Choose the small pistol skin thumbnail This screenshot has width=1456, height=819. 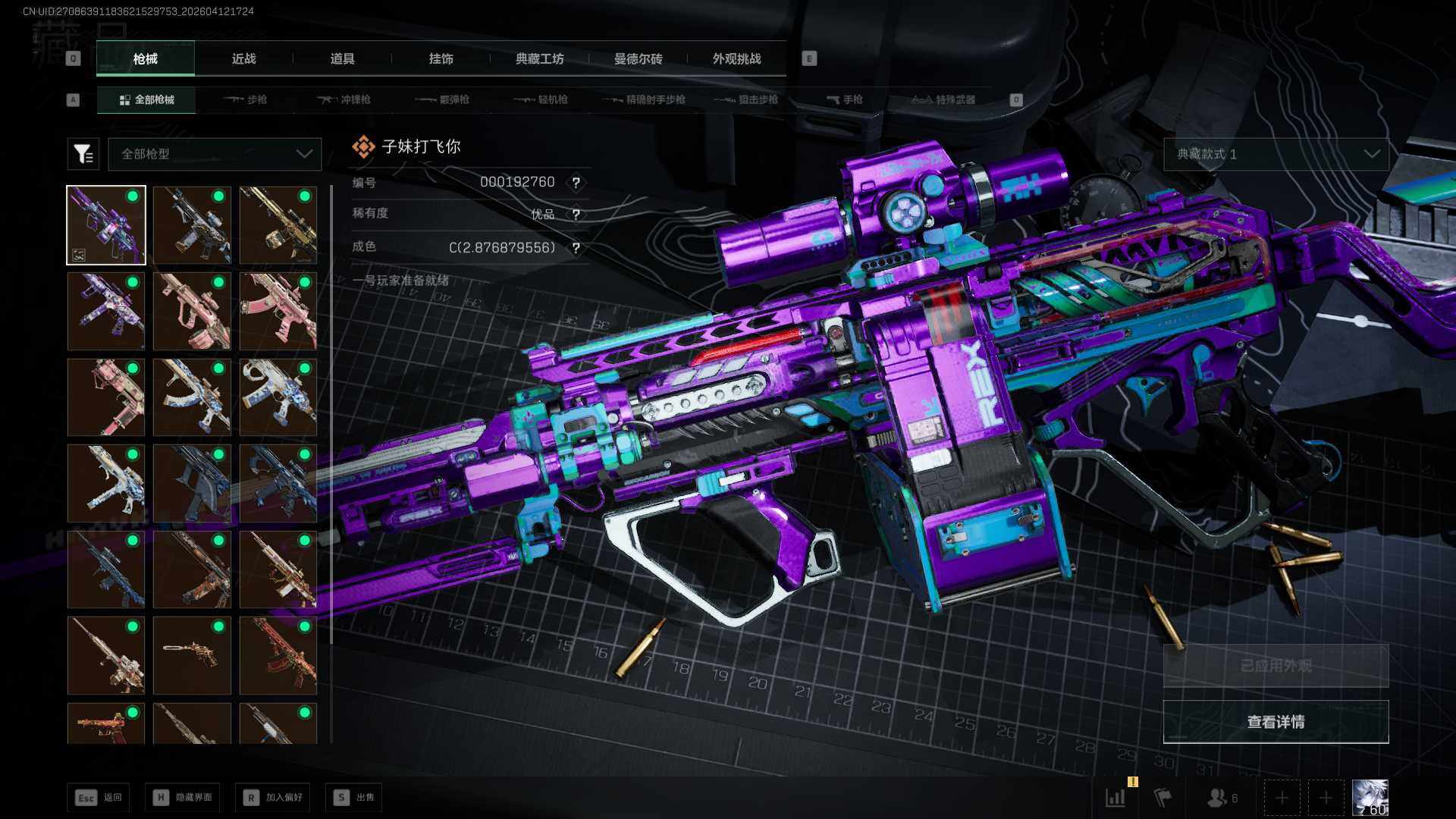pyautogui.click(x=192, y=655)
